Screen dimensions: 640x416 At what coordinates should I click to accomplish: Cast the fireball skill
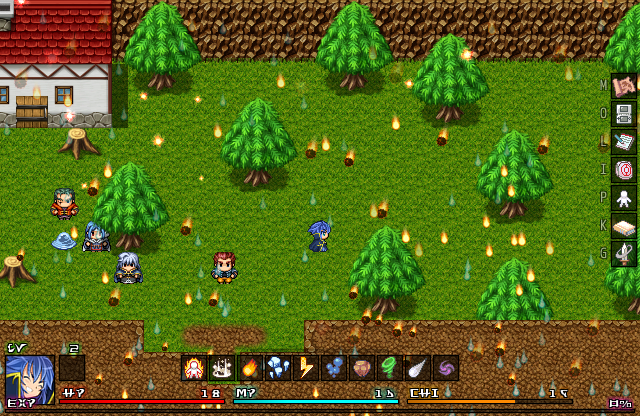tap(250, 368)
